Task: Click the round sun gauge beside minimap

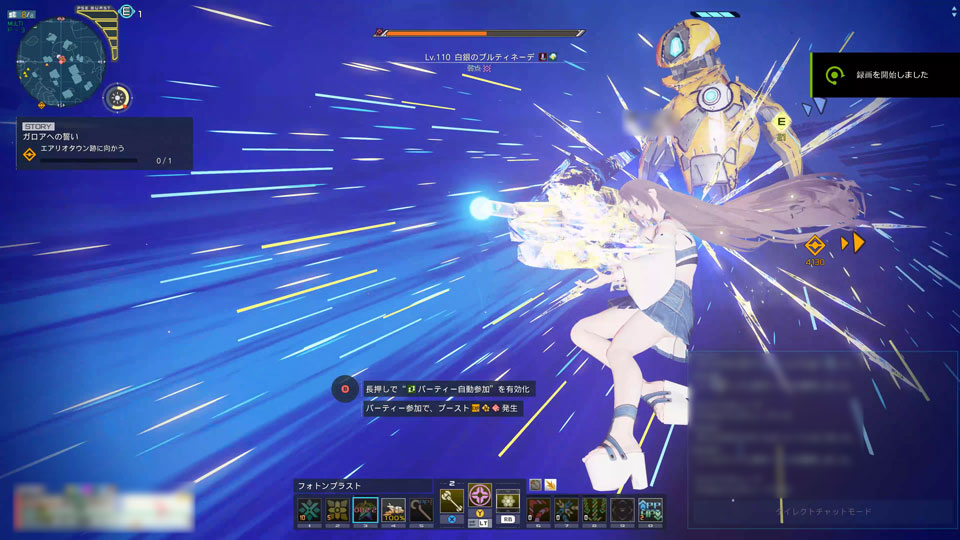Action: [x=118, y=98]
